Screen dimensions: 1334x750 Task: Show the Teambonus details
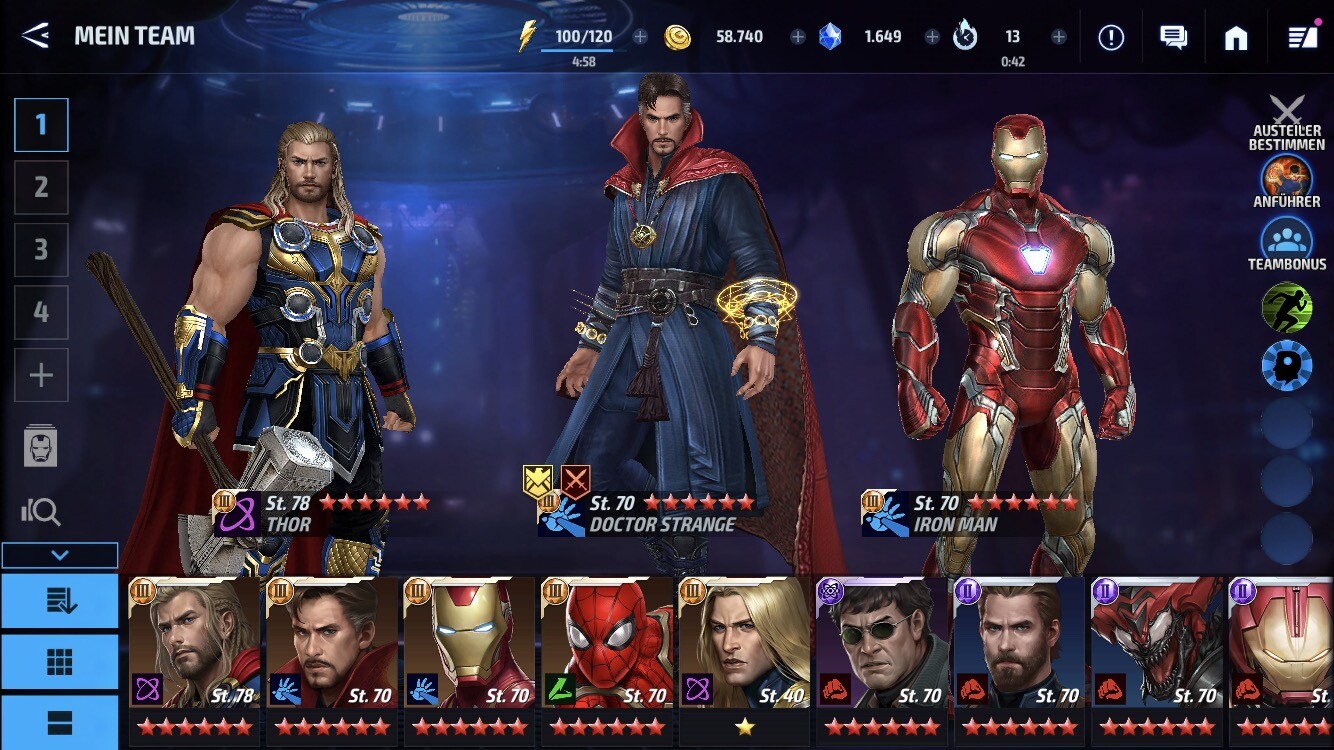[x=1287, y=240]
